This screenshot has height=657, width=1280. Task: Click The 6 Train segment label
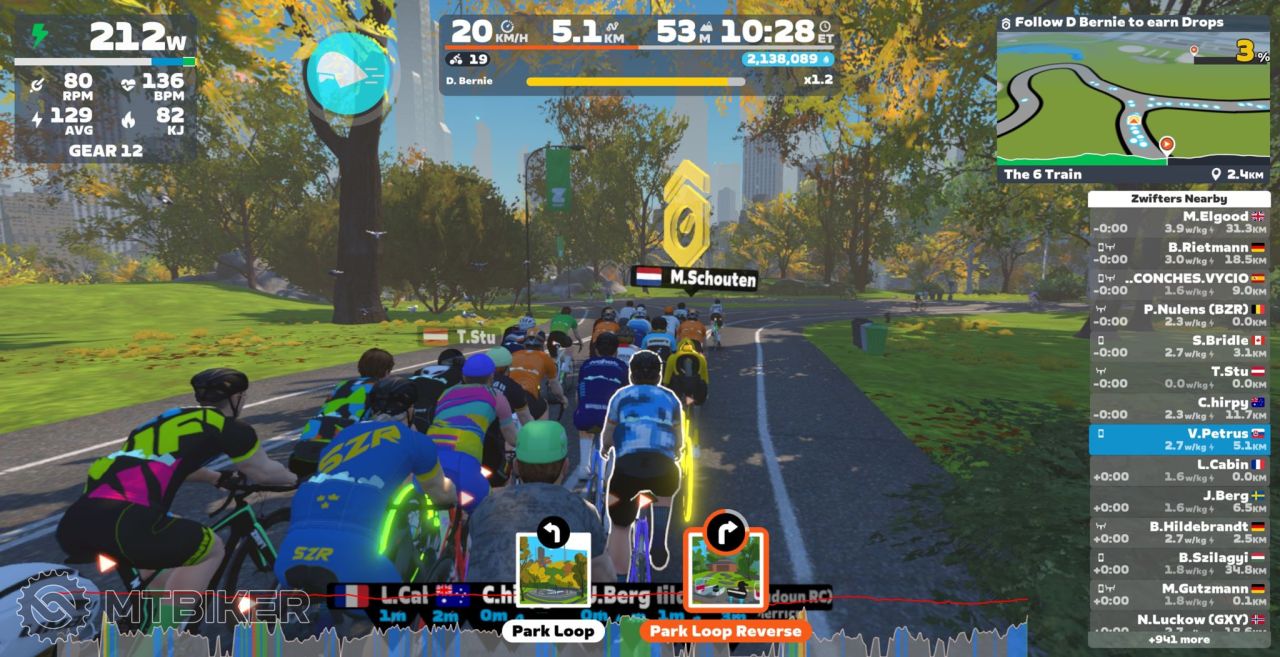(x=1042, y=174)
